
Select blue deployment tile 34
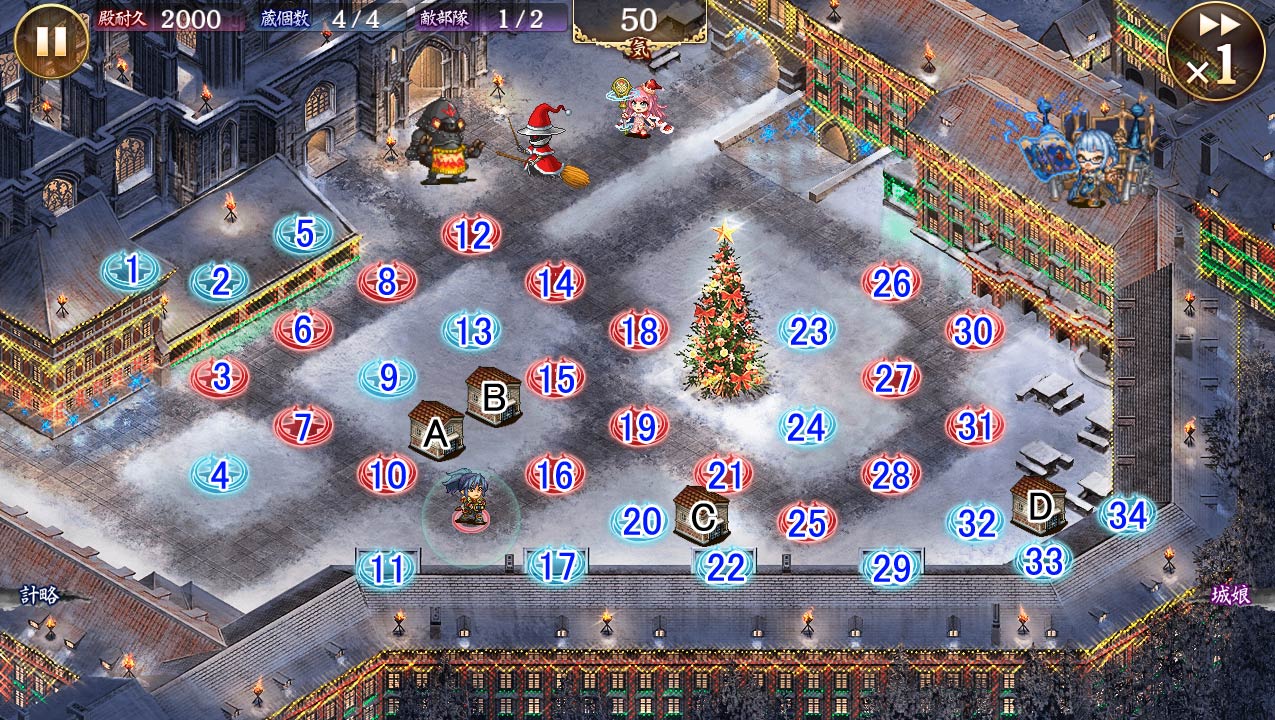1127,515
